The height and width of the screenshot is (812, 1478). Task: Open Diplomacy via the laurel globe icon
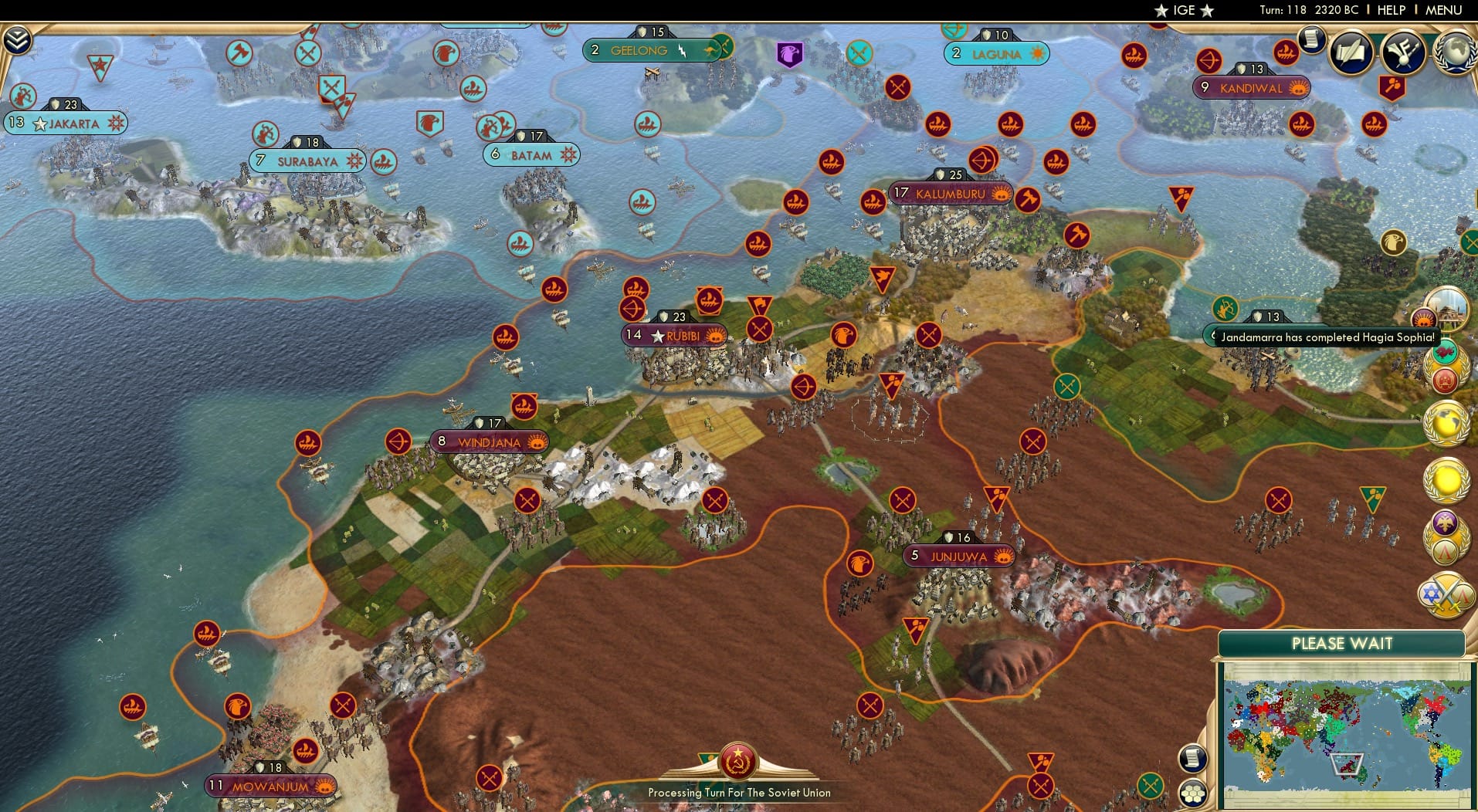1455,52
